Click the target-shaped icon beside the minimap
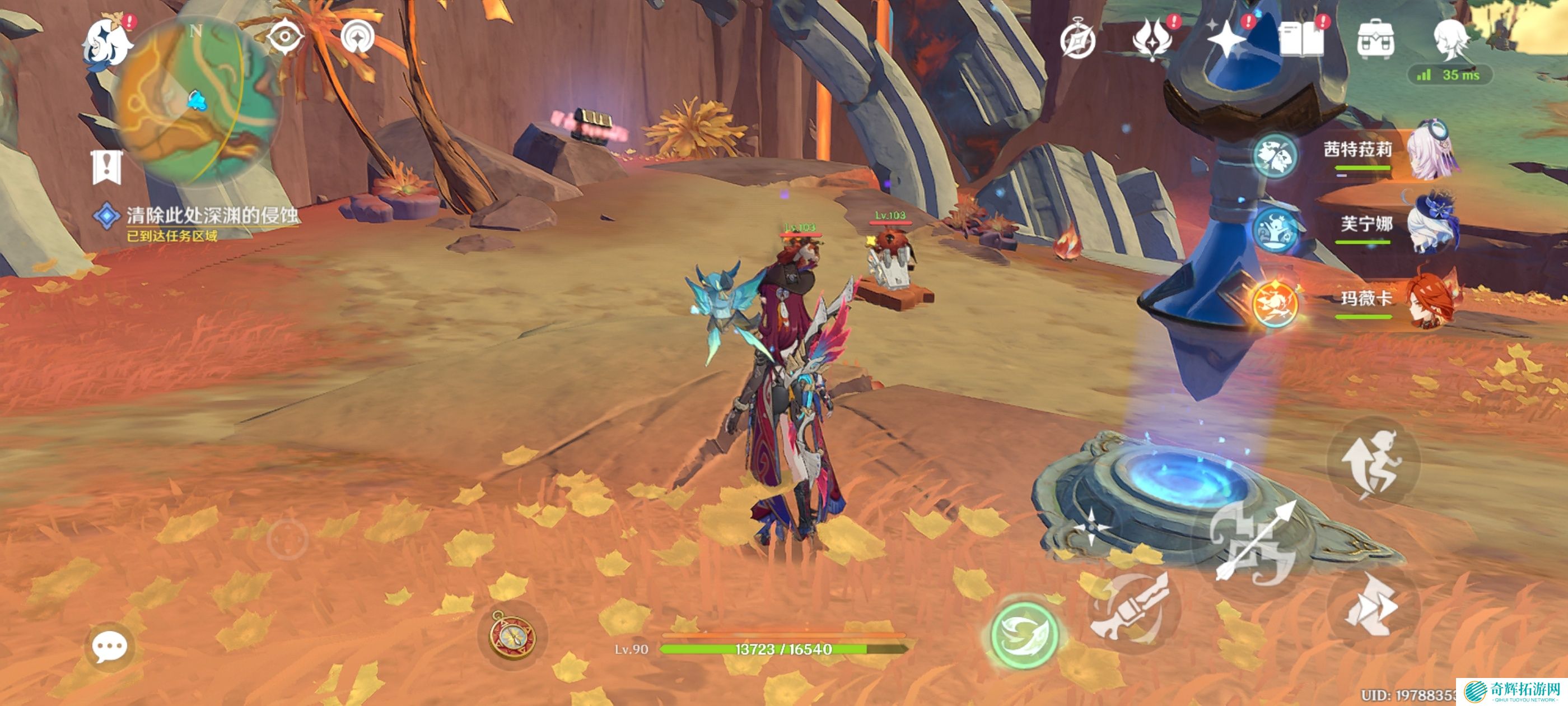This screenshot has height=706, width=1568. [285, 38]
